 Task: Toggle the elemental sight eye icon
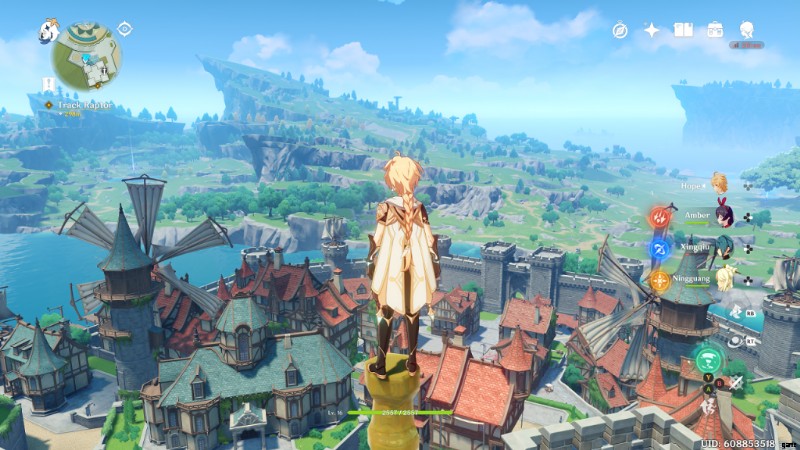click(x=125, y=29)
